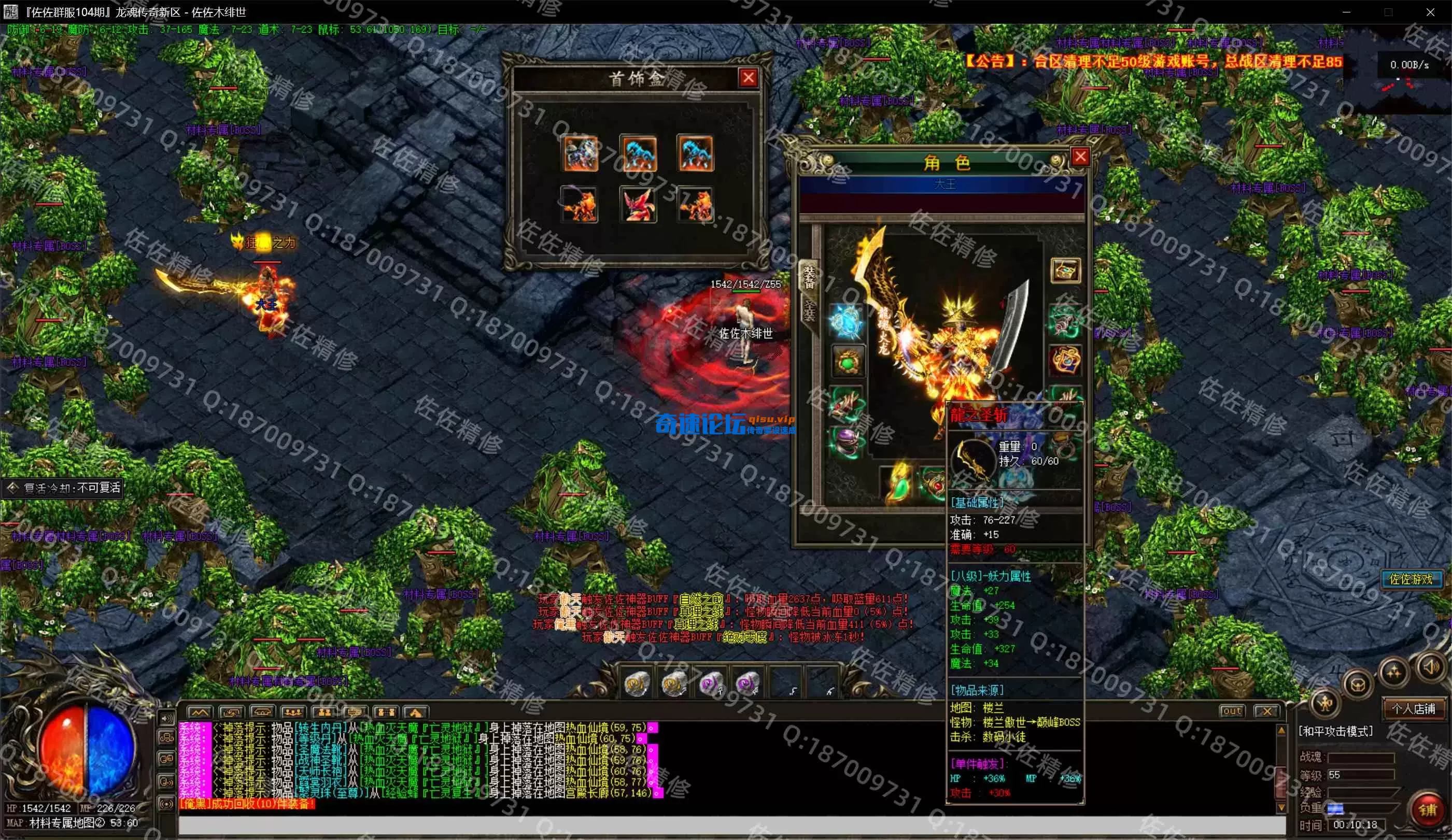Screen dimensions: 1452x840
Task: Click the chat scroll-up arrow
Action: pyautogui.click(x=1281, y=731)
